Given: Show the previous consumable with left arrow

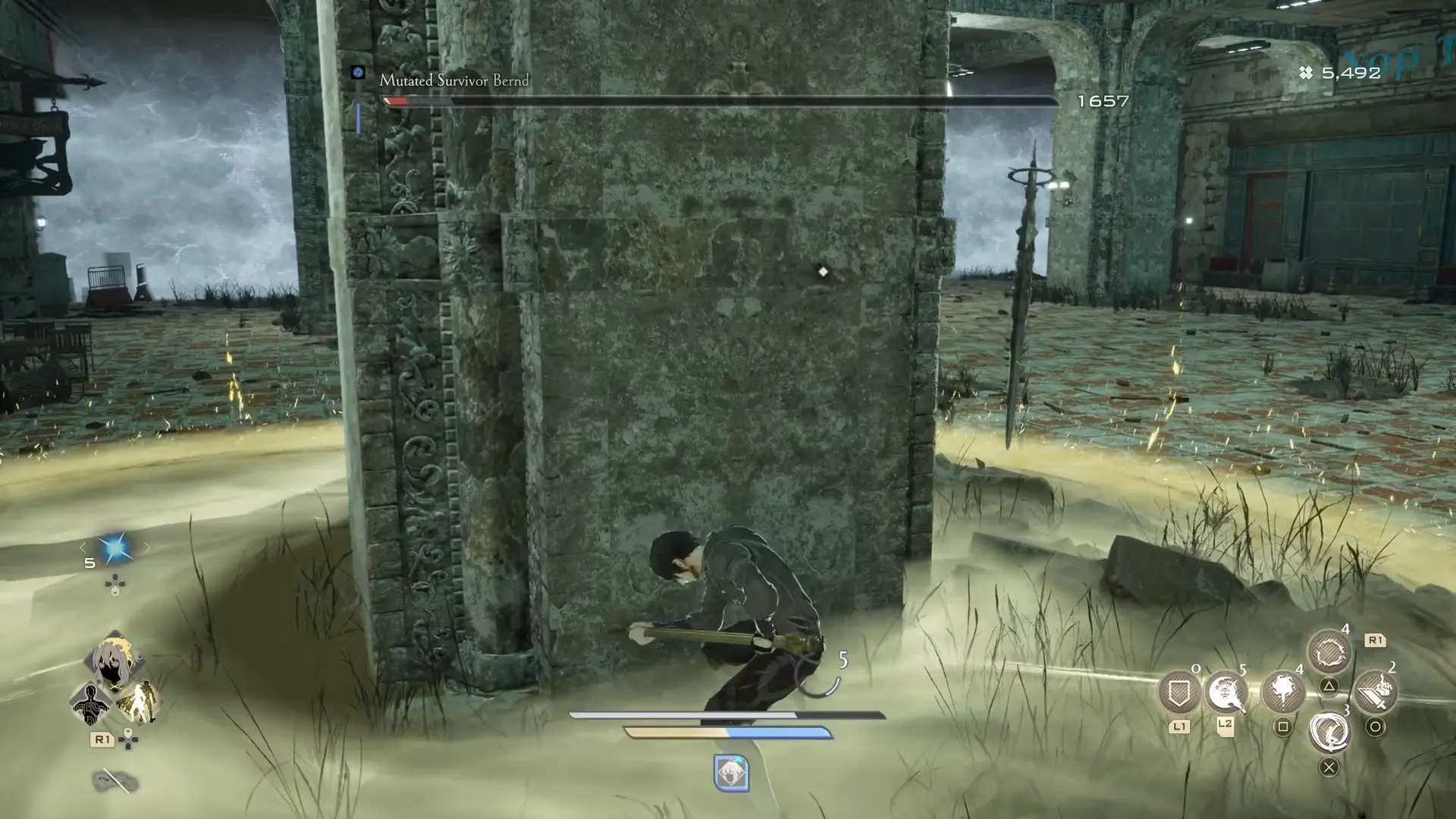Looking at the screenshot, I should [83, 548].
